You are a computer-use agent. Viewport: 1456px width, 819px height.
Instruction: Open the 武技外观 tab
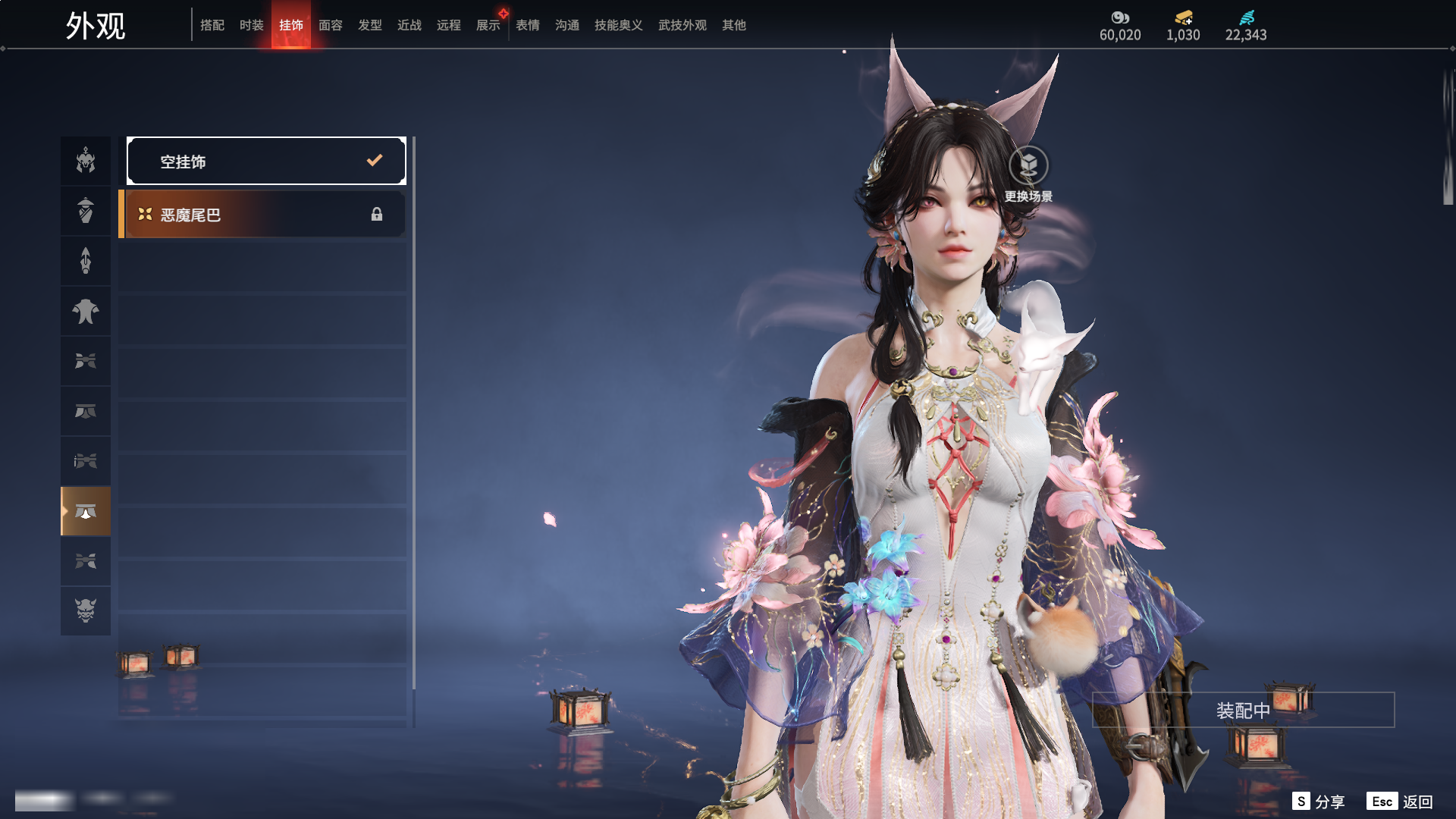tap(682, 25)
